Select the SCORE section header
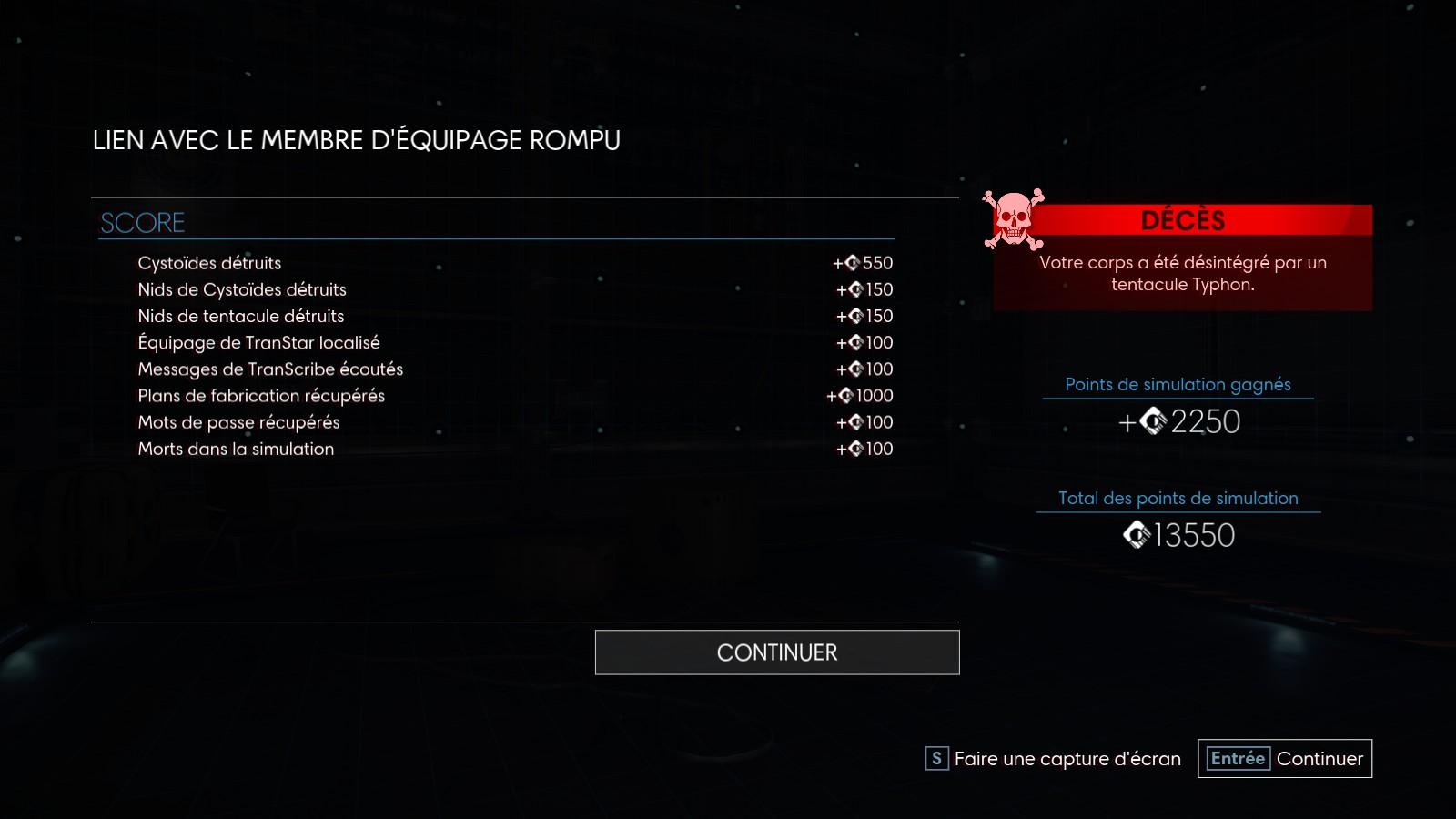This screenshot has height=819, width=1456. (143, 221)
